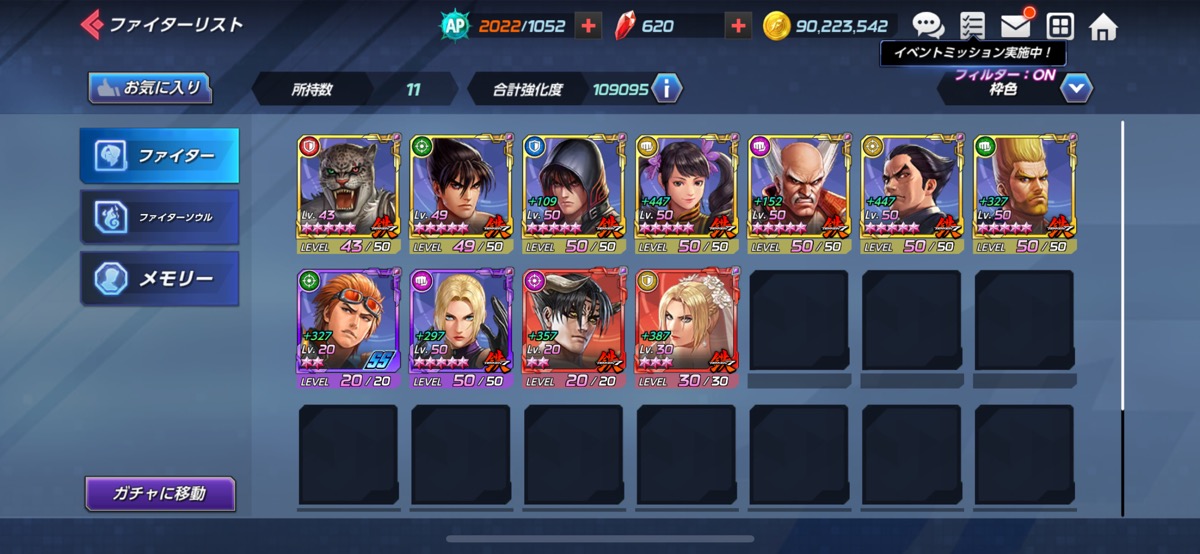Open the filter sort dropdown arrow
The width and height of the screenshot is (1200, 554).
(x=1075, y=89)
